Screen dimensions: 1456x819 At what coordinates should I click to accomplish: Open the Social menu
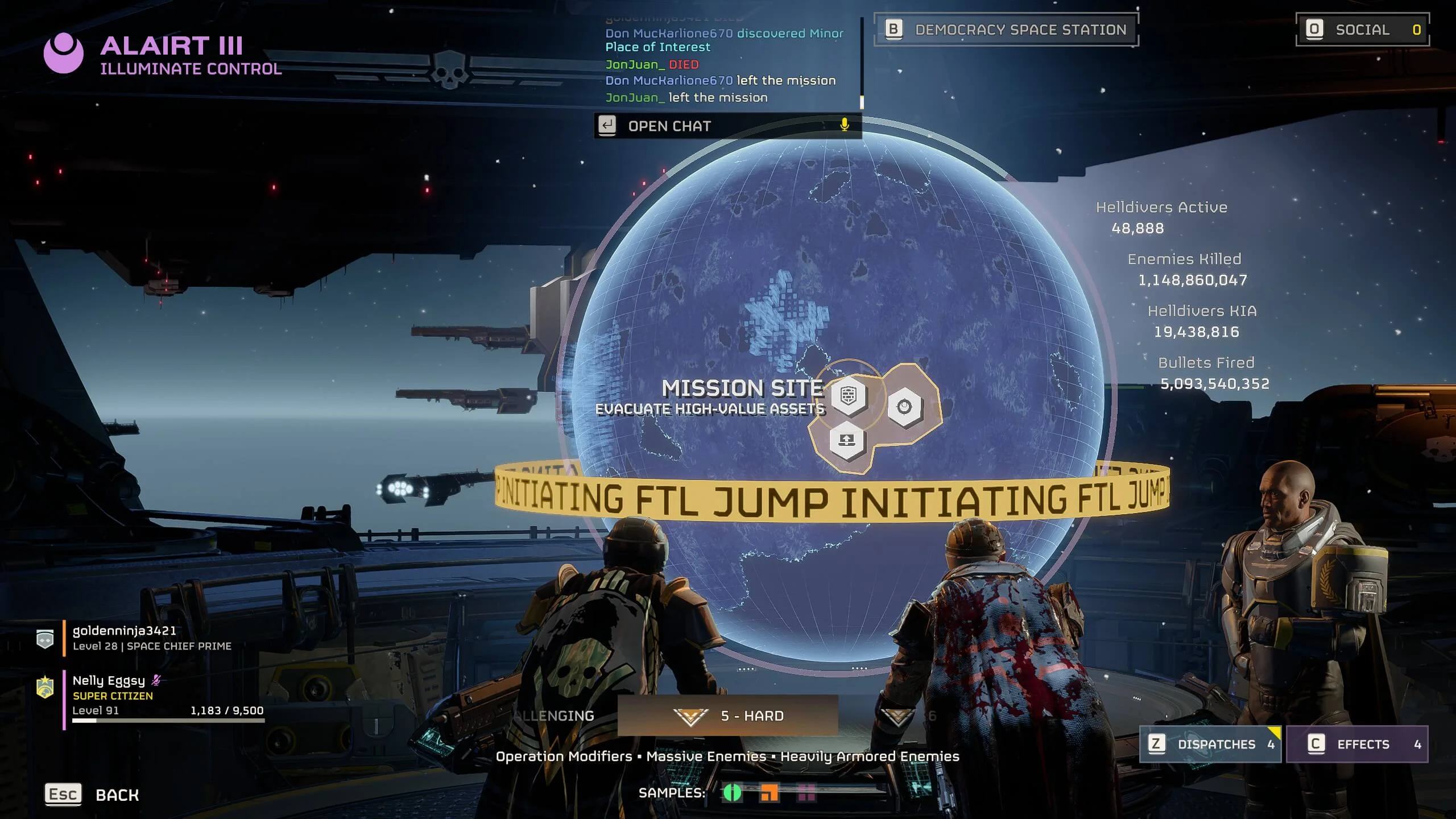pyautogui.click(x=1362, y=30)
